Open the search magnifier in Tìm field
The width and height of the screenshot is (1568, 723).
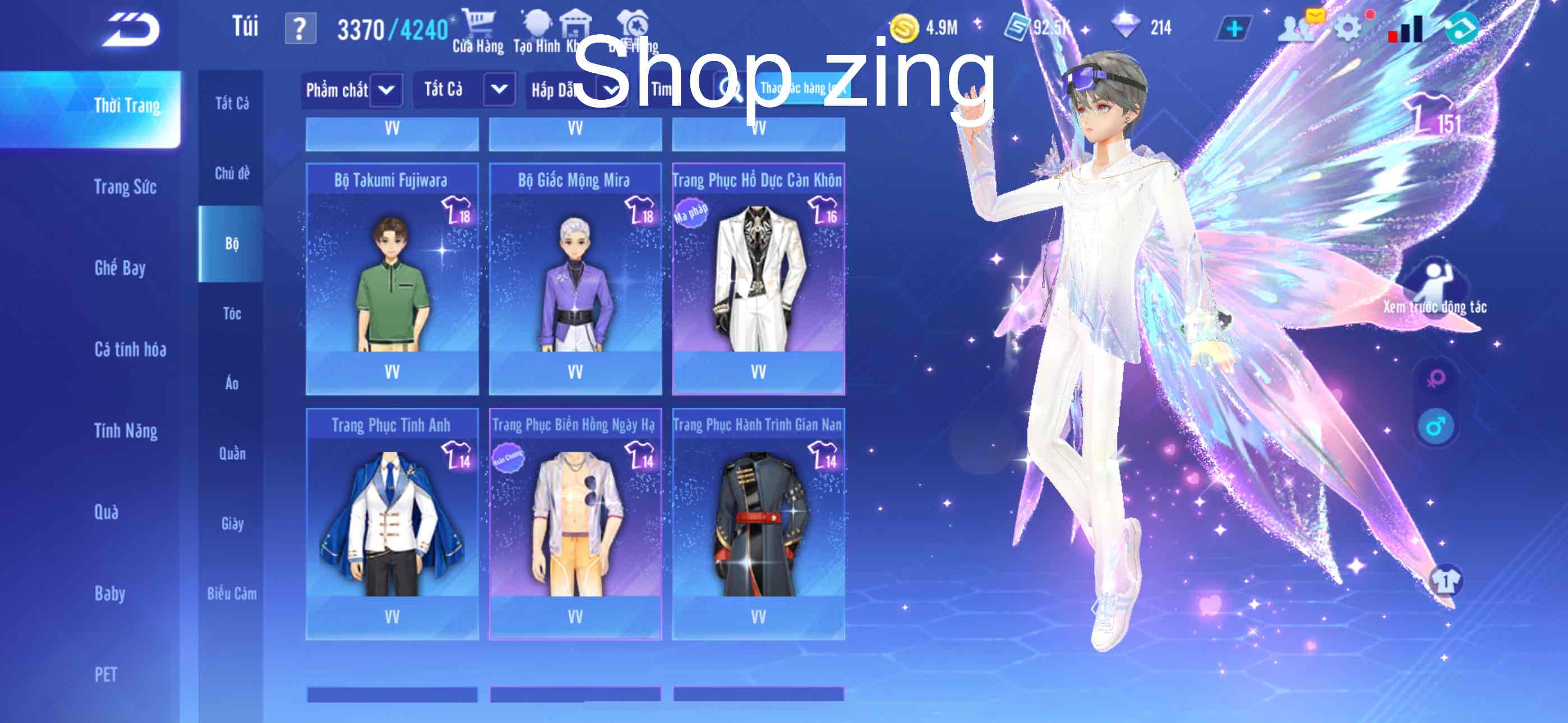point(735,90)
